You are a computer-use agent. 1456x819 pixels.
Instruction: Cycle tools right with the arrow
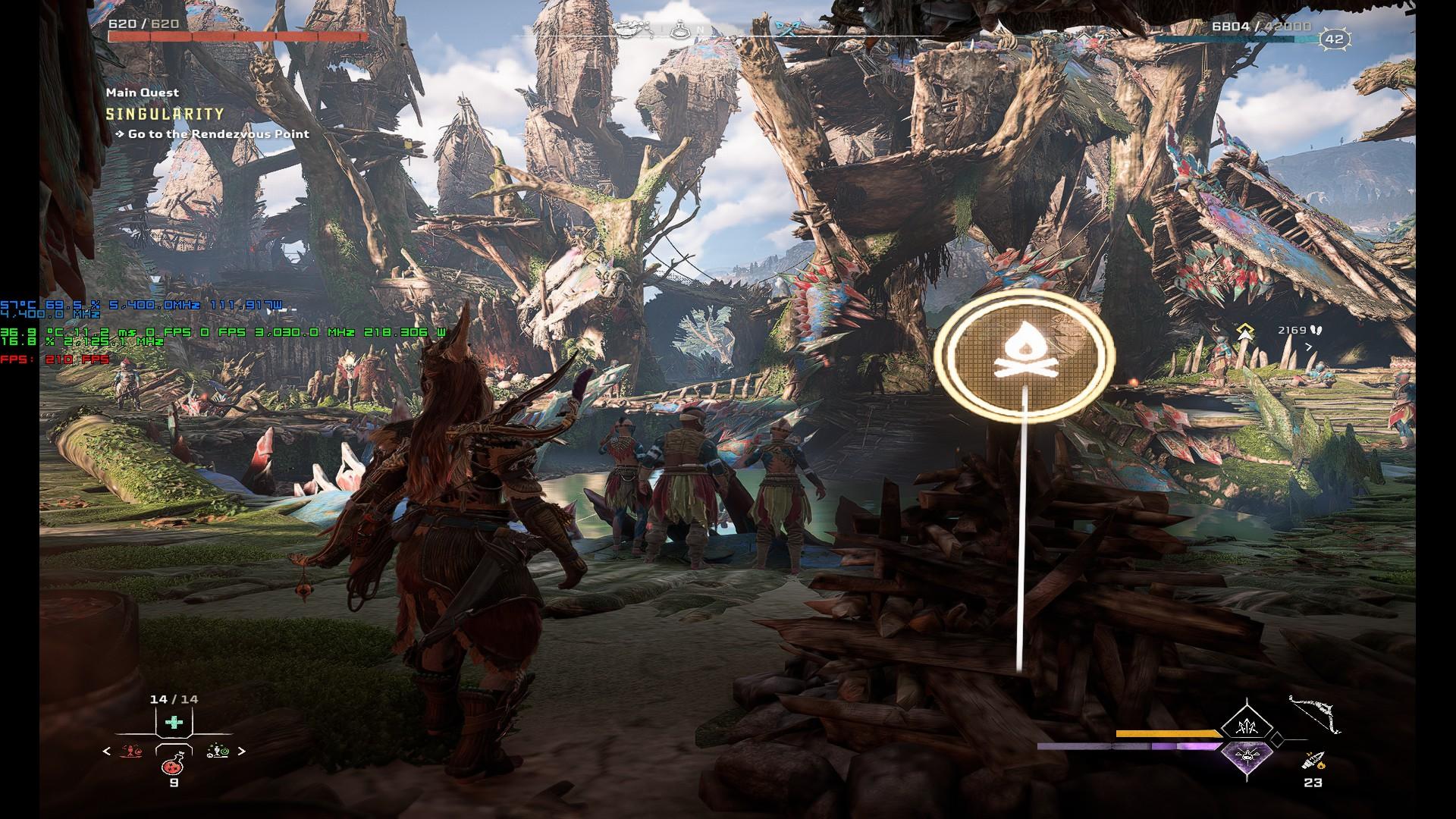point(242,752)
